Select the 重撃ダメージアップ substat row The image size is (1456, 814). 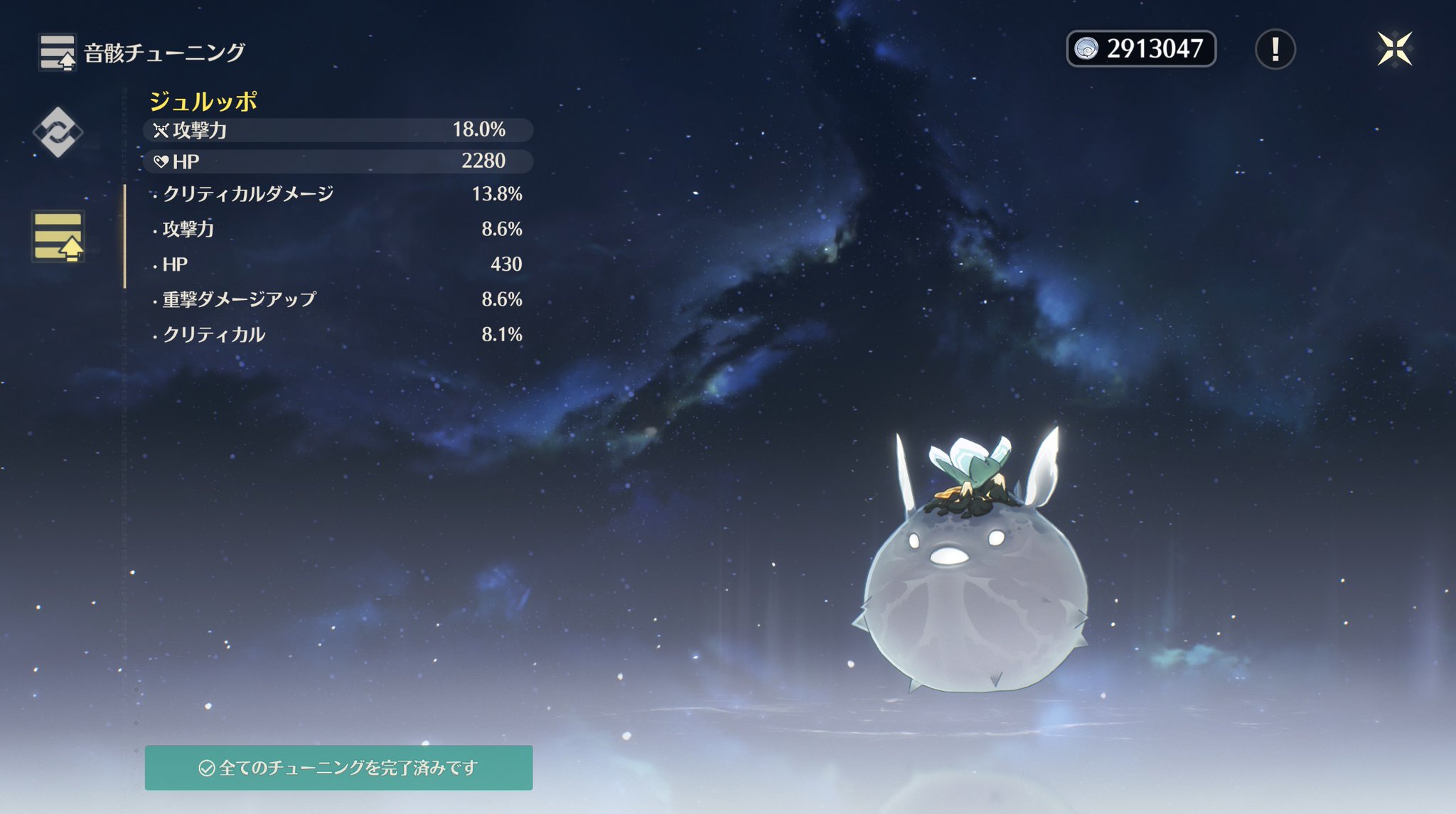pyautogui.click(x=338, y=299)
